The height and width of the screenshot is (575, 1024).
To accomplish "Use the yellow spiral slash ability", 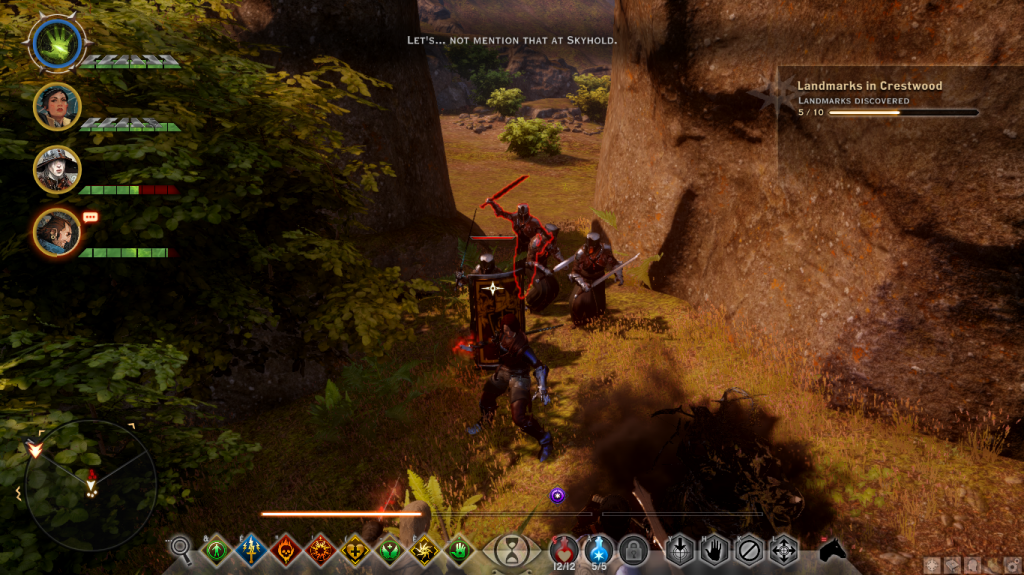I will pyautogui.click(x=424, y=549).
